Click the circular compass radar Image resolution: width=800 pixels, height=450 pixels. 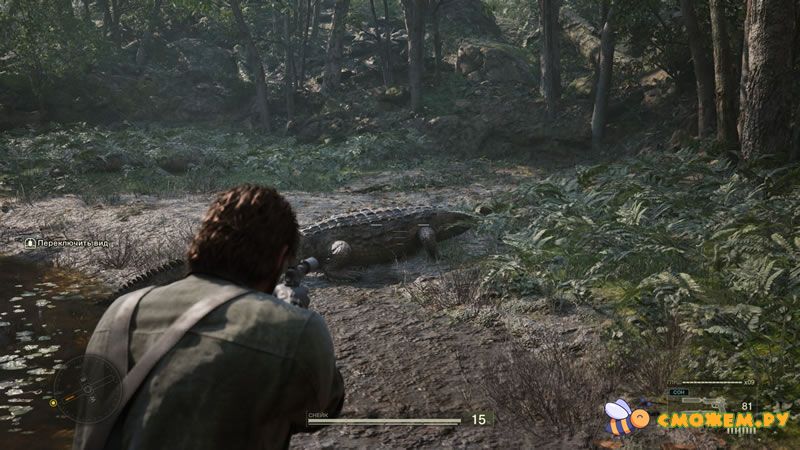(88, 391)
